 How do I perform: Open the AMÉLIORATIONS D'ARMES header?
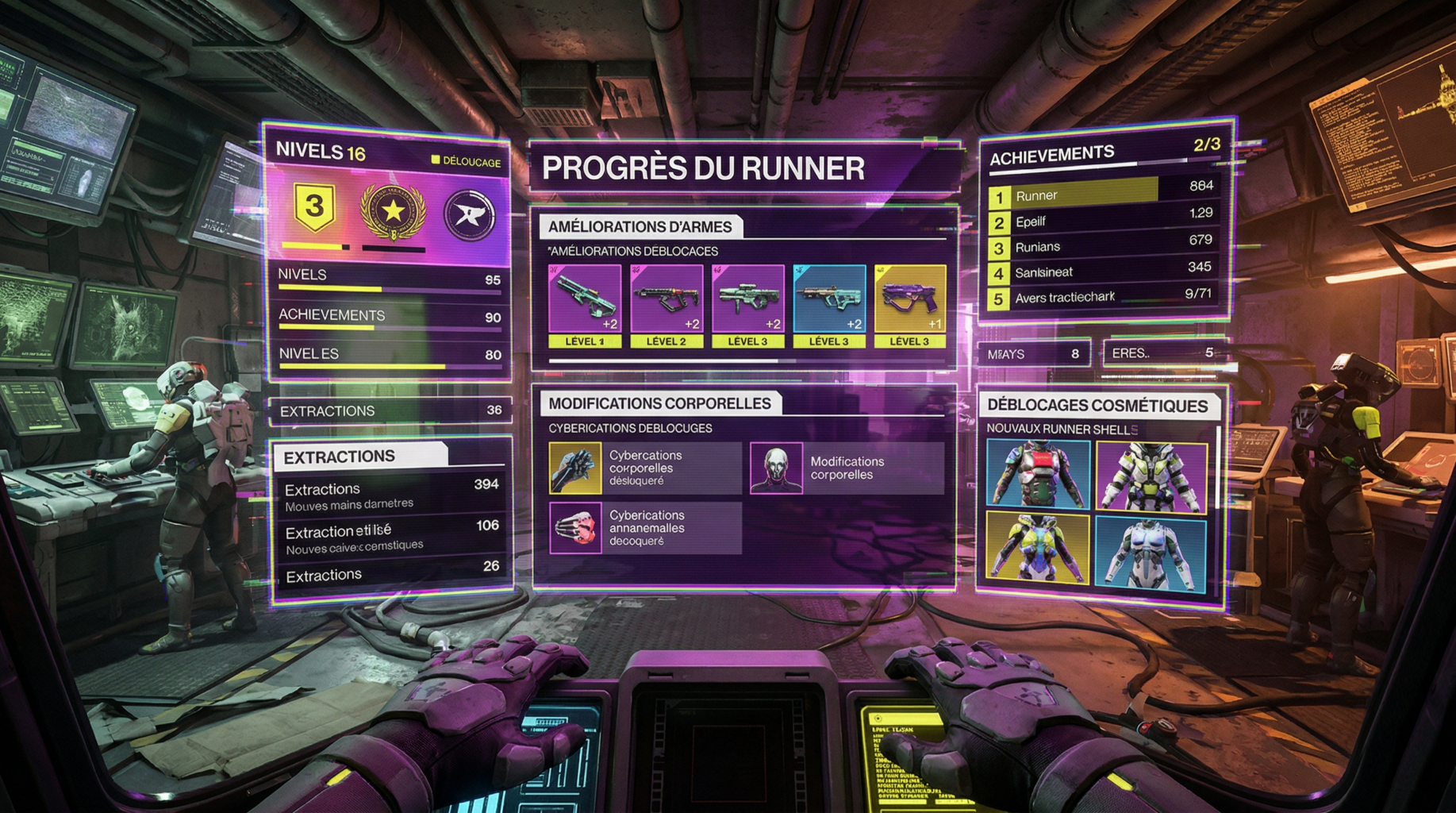pos(642,226)
